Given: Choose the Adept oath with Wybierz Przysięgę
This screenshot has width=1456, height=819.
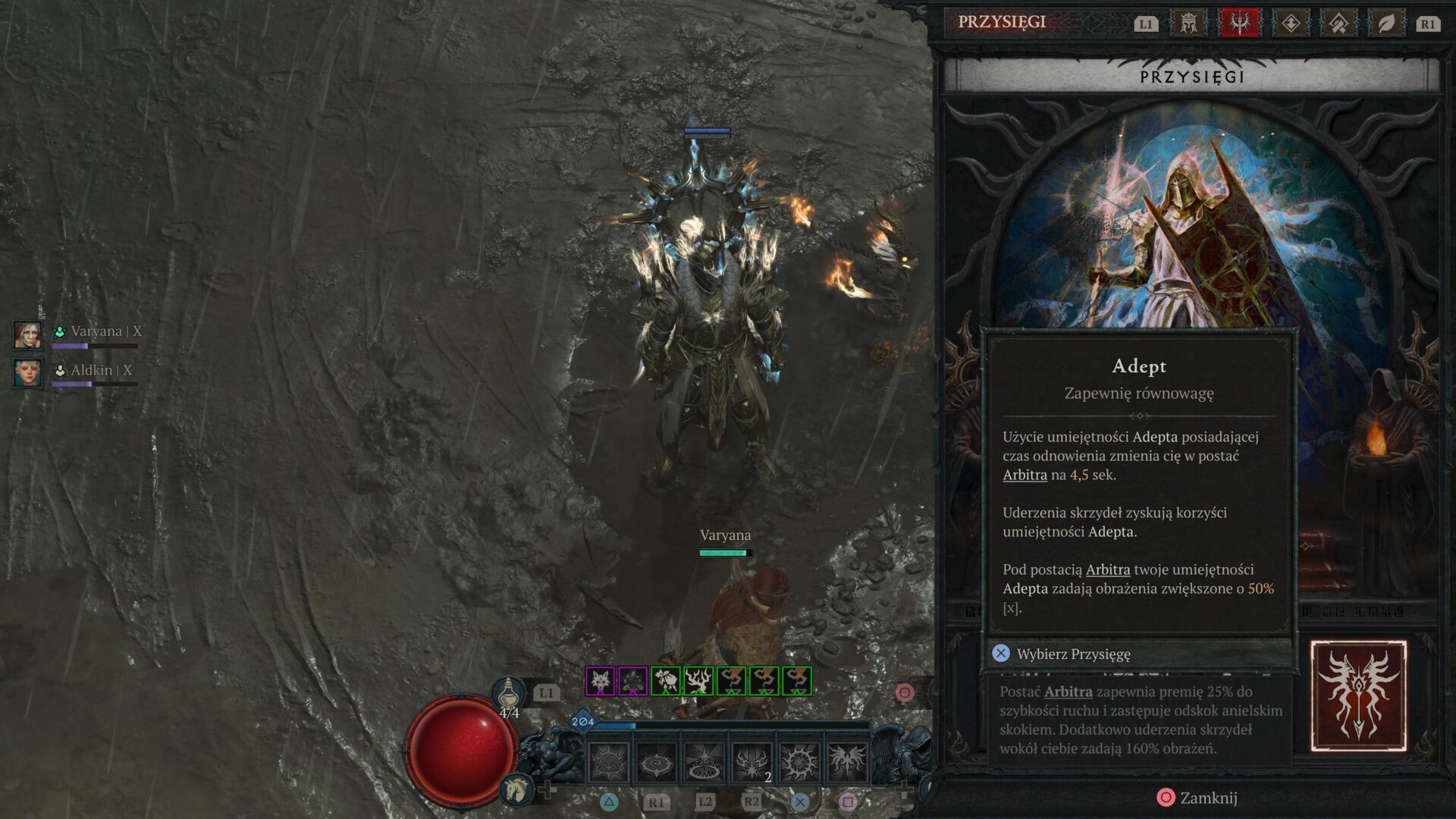Looking at the screenshot, I should click(1072, 654).
